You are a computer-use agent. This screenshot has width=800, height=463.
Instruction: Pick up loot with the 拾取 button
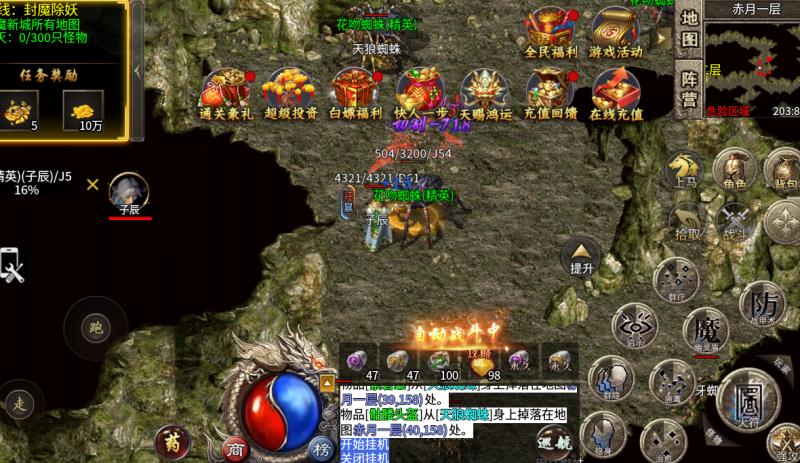(x=686, y=220)
